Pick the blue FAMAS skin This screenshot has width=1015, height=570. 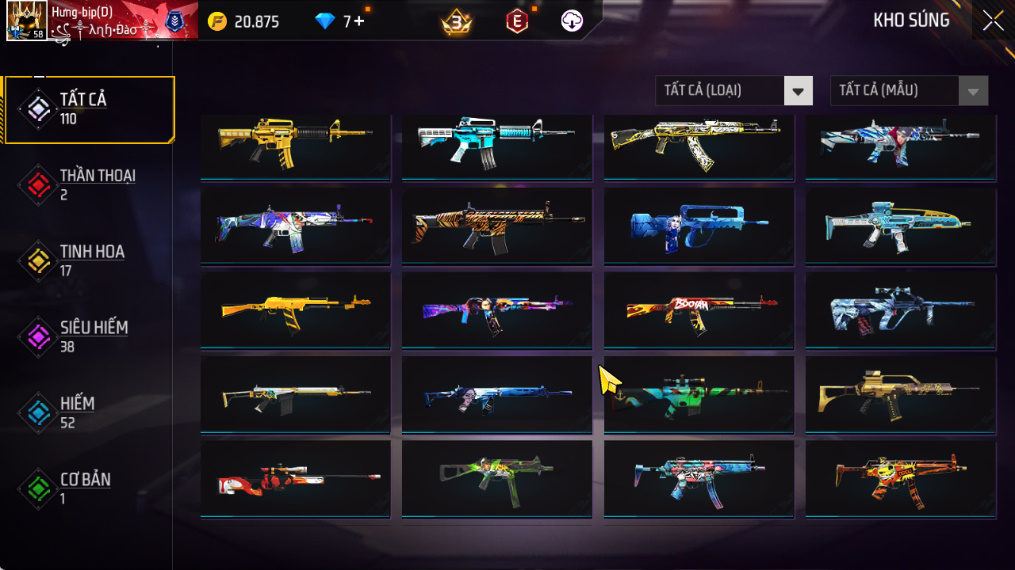tap(698, 226)
